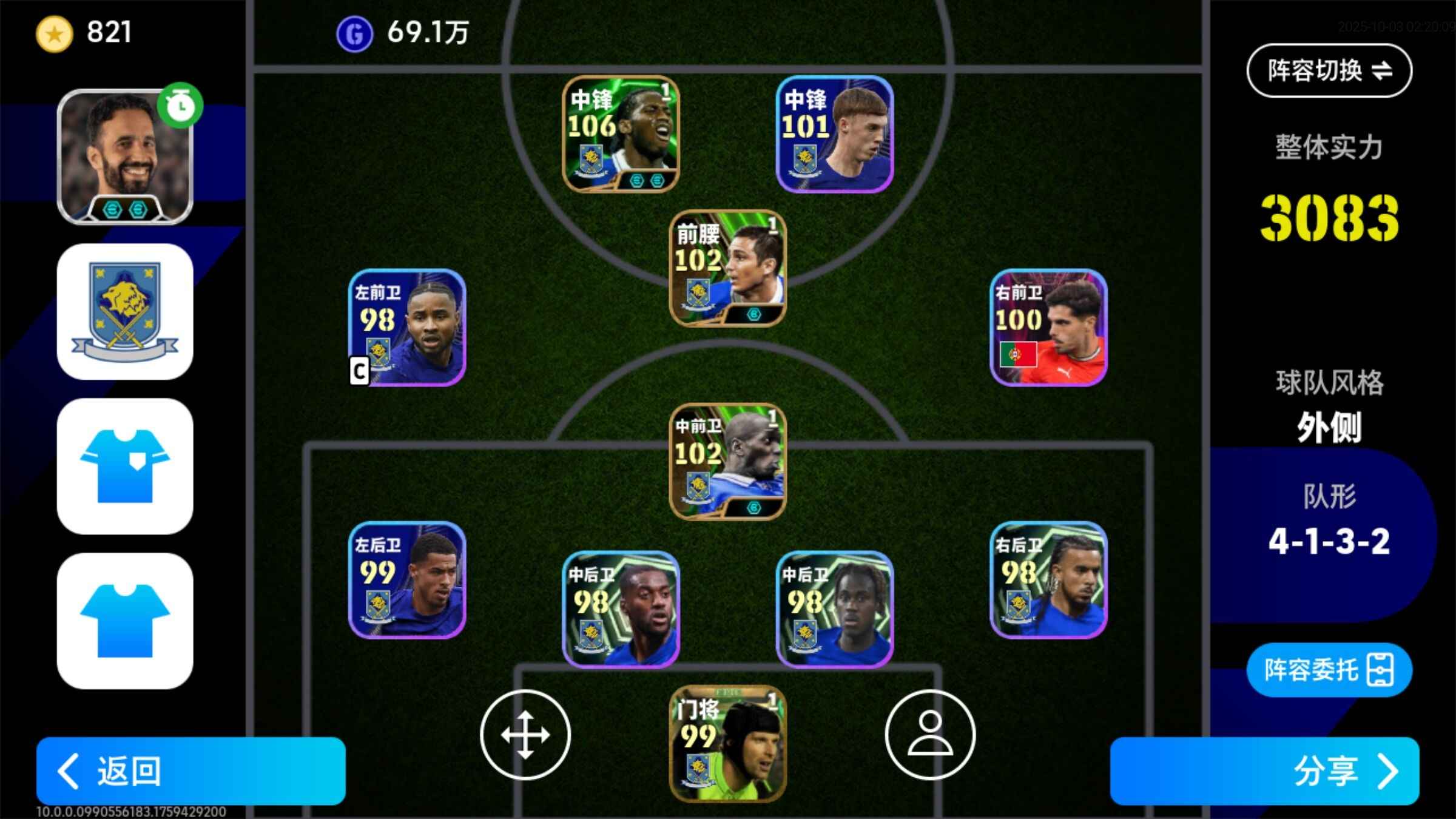This screenshot has width=1456, height=819.
Task: Share the squad with 分享 button
Action: (1264, 770)
